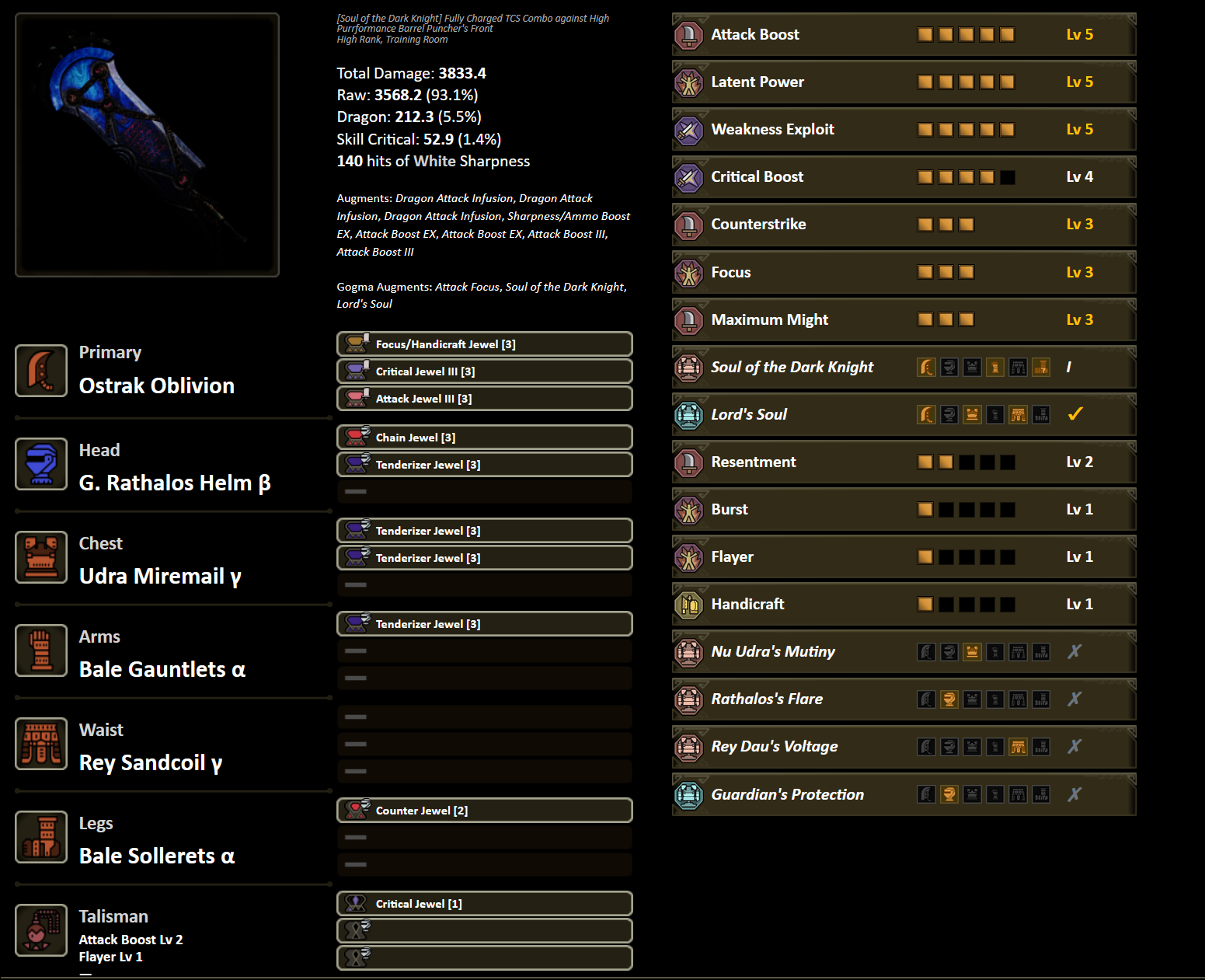The image size is (1205, 980).
Task: Choose the Udra Miremail γ chest piece
Action: (160, 576)
